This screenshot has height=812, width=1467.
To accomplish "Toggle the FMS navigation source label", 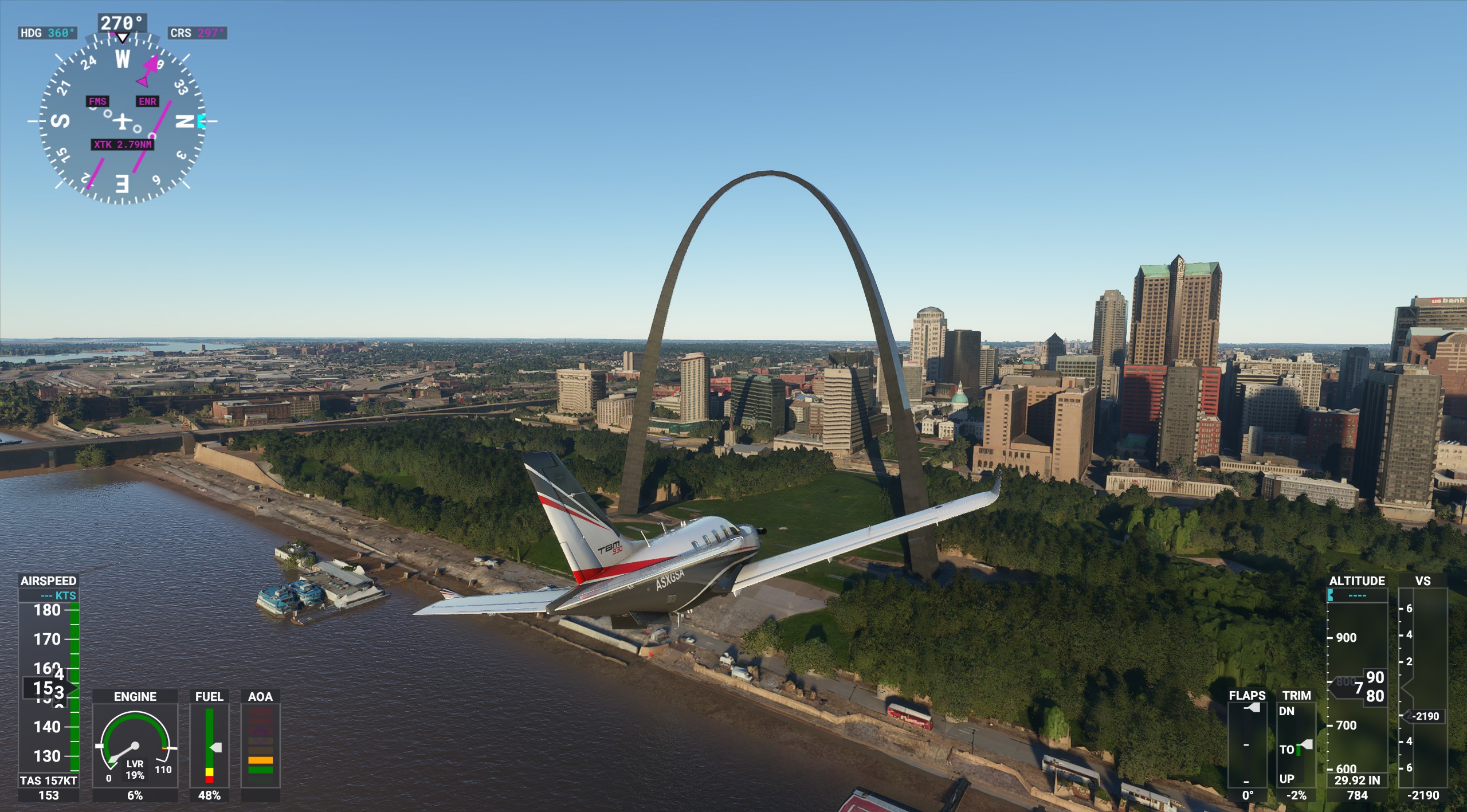I will (x=97, y=101).
